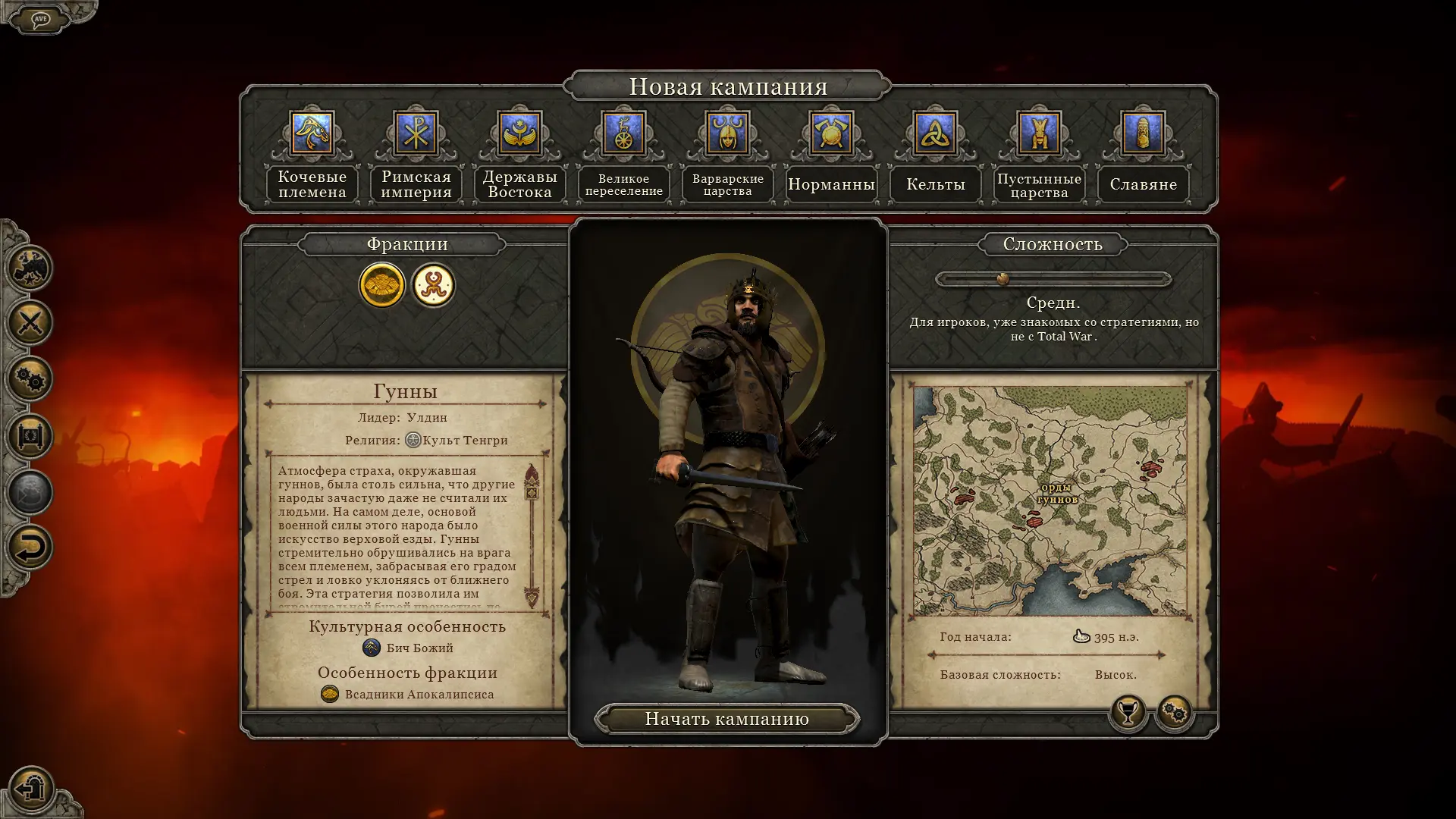The width and height of the screenshot is (1456, 819).
Task: Open campaign options gear button by map
Action: [x=1174, y=713]
